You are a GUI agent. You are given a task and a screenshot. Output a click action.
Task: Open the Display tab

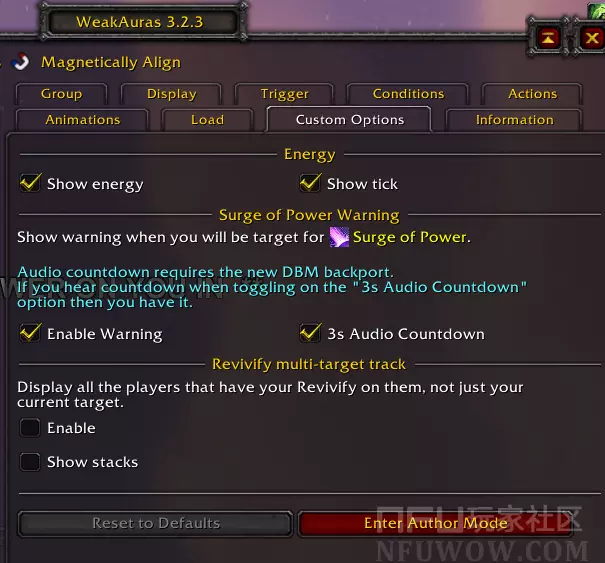[171, 94]
